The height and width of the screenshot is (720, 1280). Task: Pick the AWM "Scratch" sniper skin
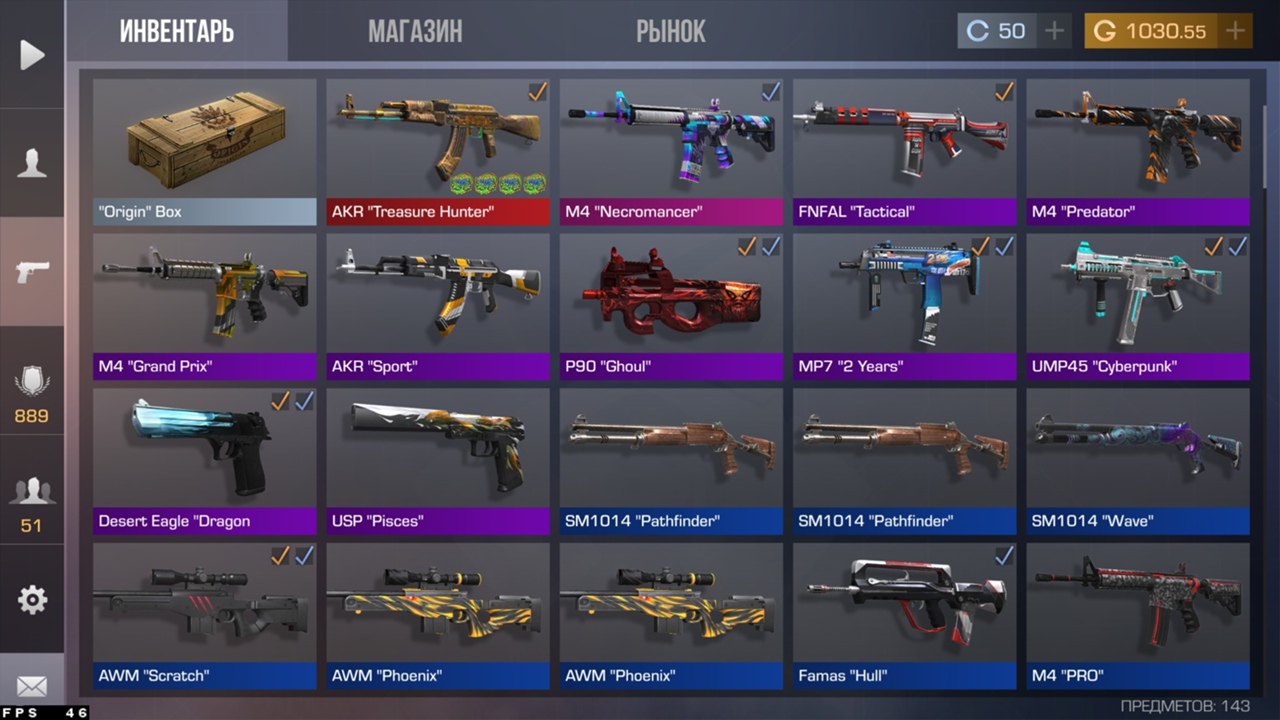[204, 614]
